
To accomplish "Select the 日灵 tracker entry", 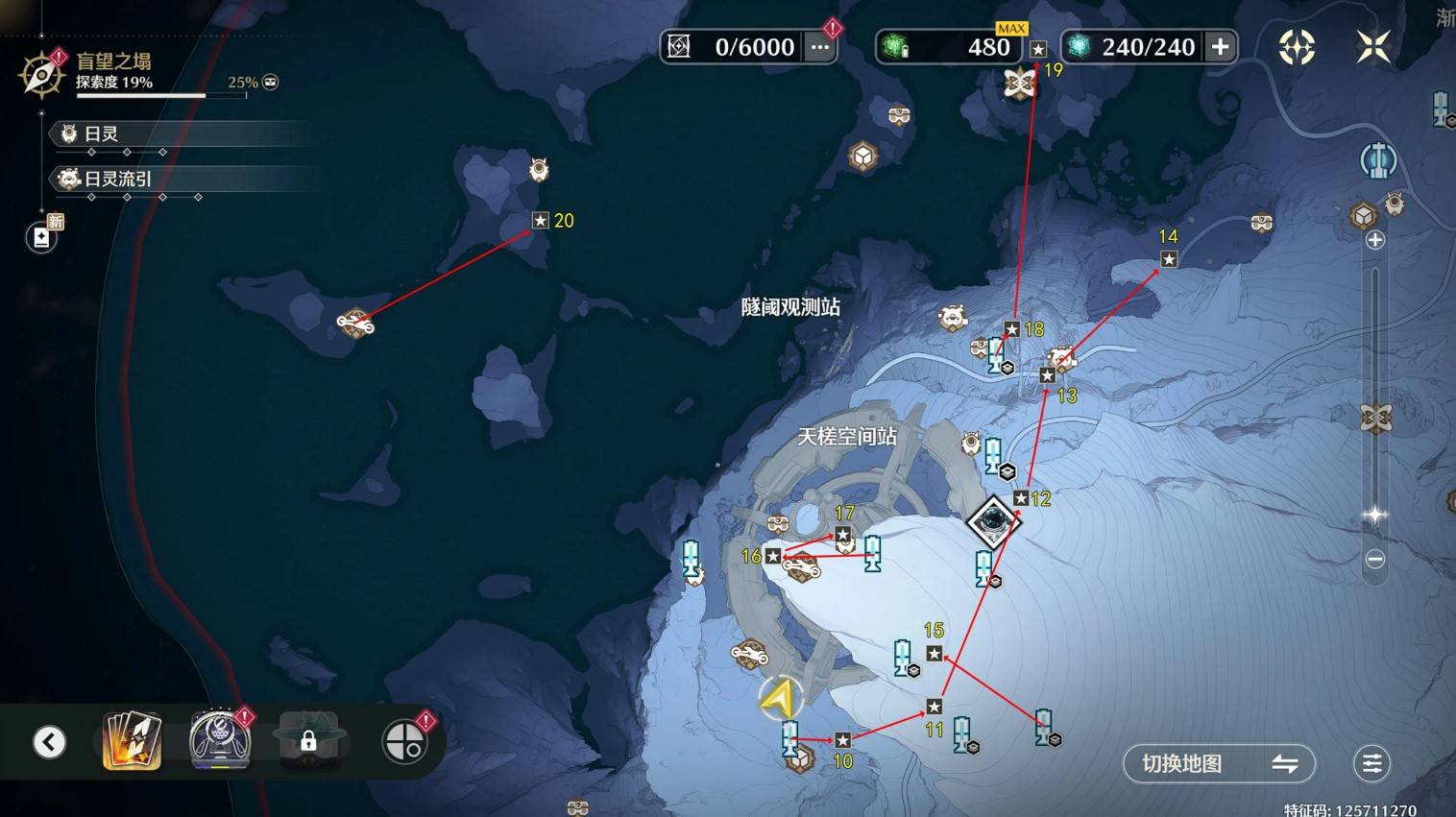I will [x=101, y=133].
